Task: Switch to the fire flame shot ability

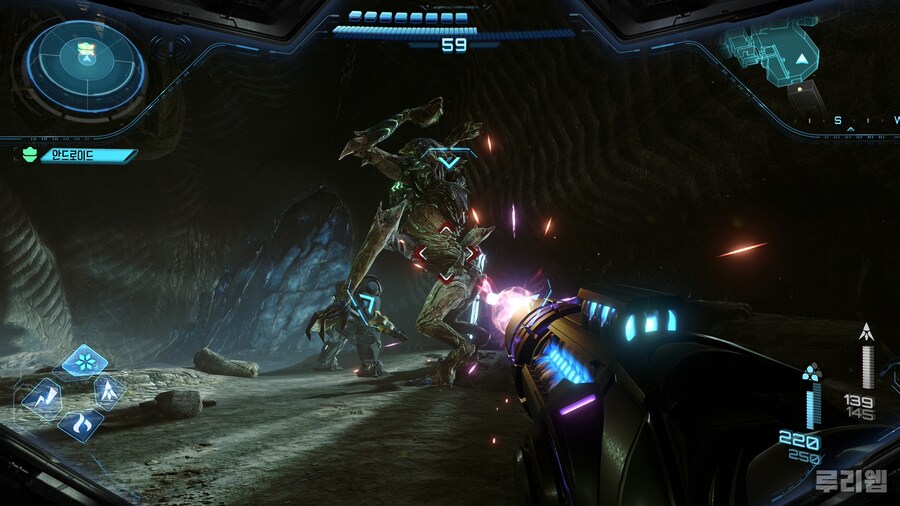Action: tap(81, 424)
